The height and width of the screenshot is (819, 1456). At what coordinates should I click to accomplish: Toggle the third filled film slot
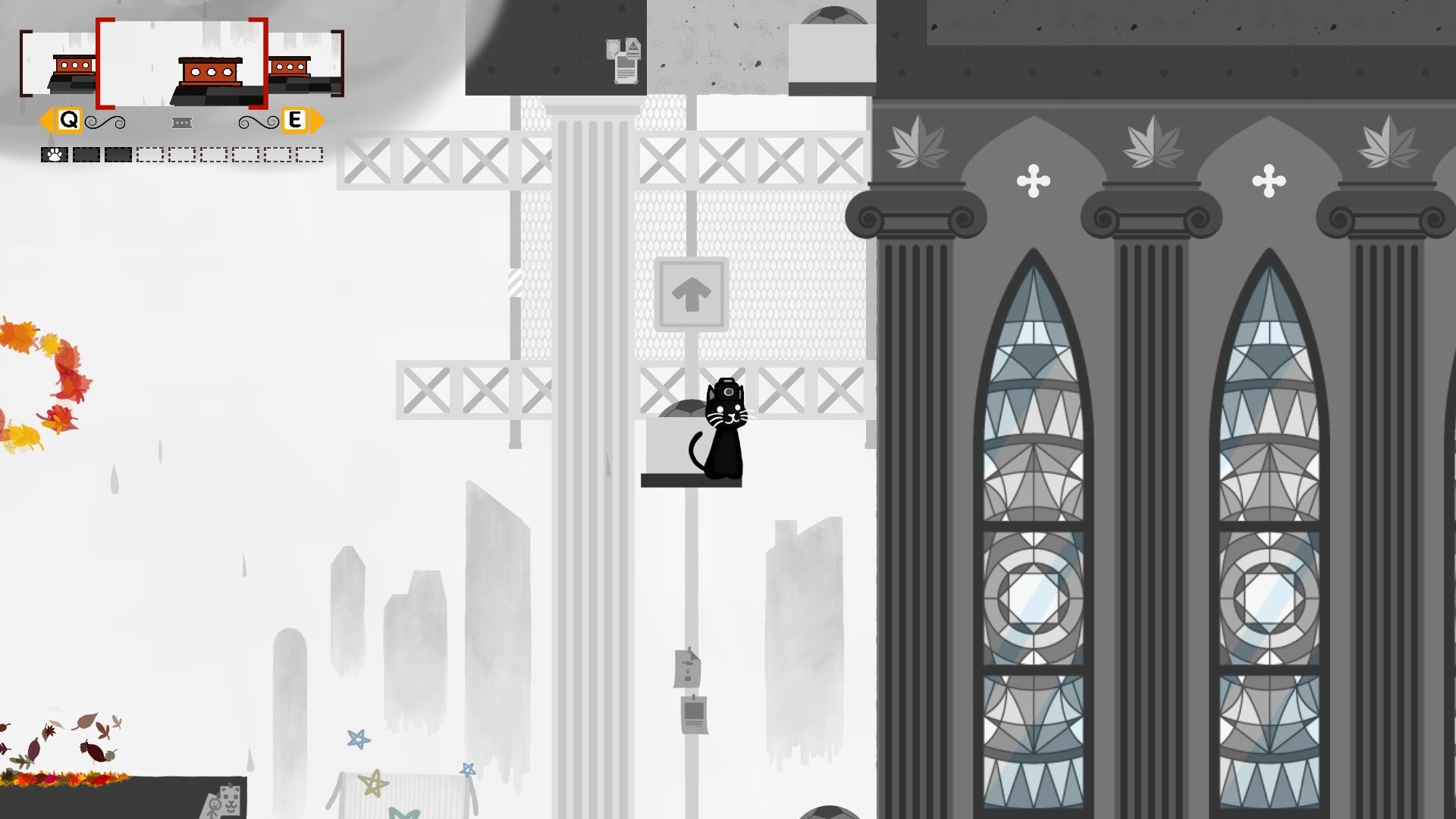[x=118, y=155]
